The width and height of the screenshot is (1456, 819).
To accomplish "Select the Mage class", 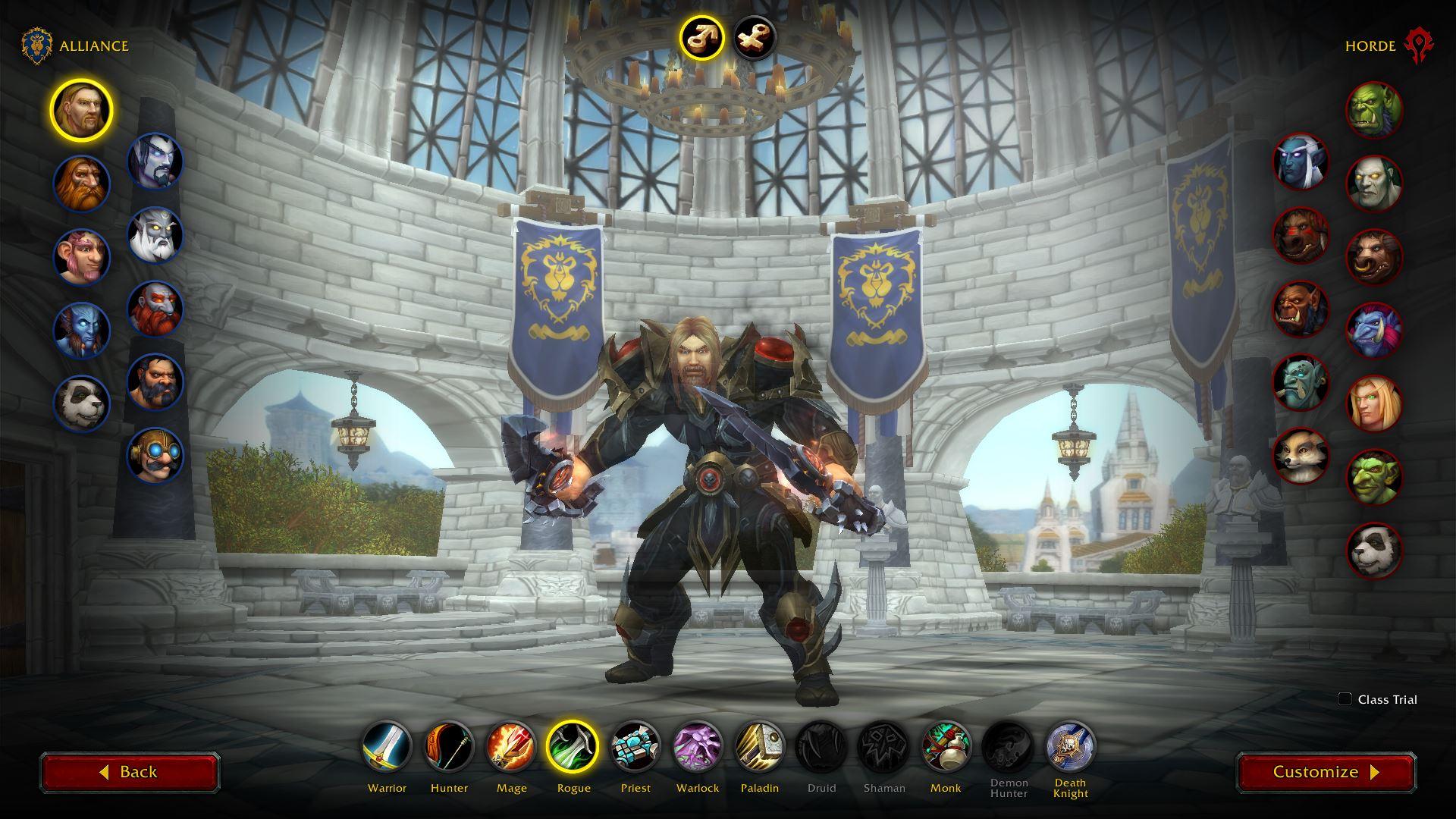I will pyautogui.click(x=511, y=746).
